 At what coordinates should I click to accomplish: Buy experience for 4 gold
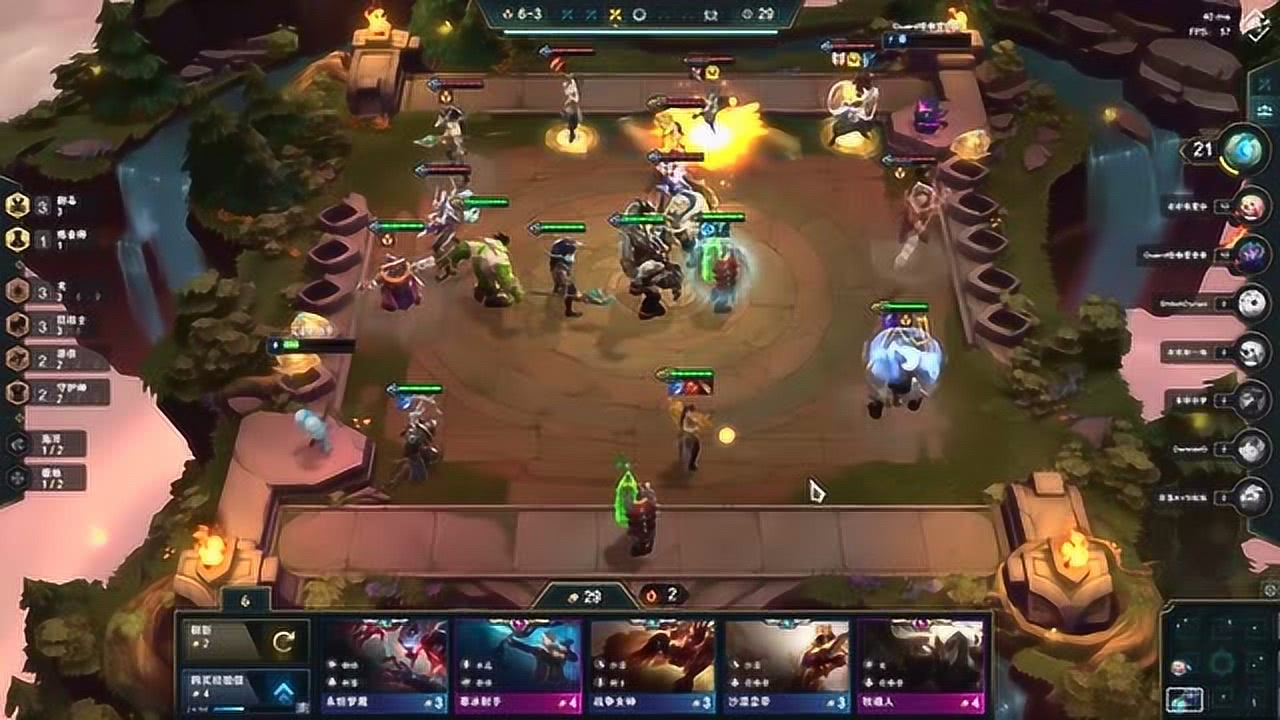[245, 691]
